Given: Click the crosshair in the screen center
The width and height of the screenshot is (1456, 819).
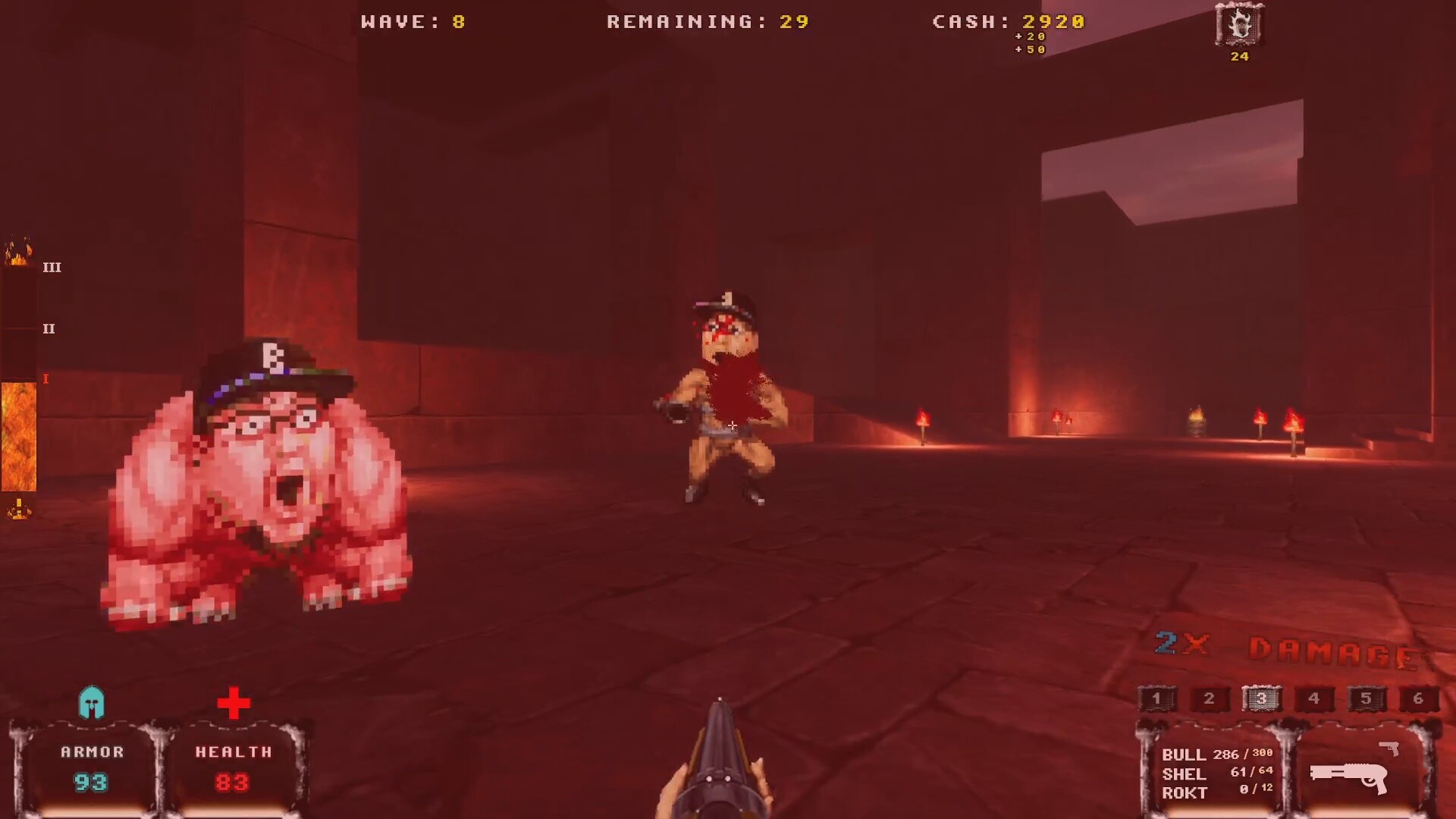Looking at the screenshot, I should pos(731,425).
